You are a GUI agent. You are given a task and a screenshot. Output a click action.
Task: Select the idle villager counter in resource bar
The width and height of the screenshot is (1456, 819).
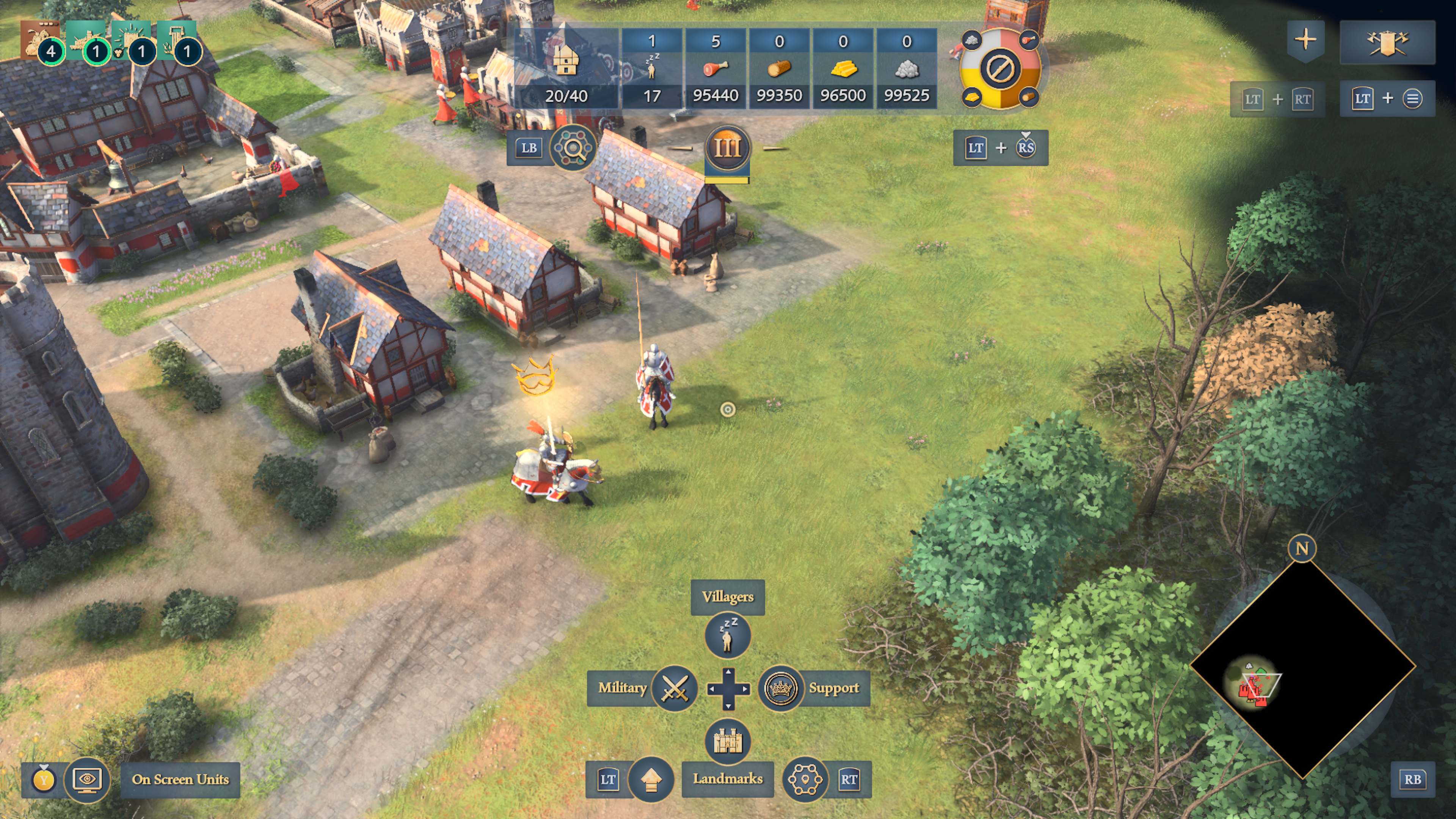click(x=652, y=68)
